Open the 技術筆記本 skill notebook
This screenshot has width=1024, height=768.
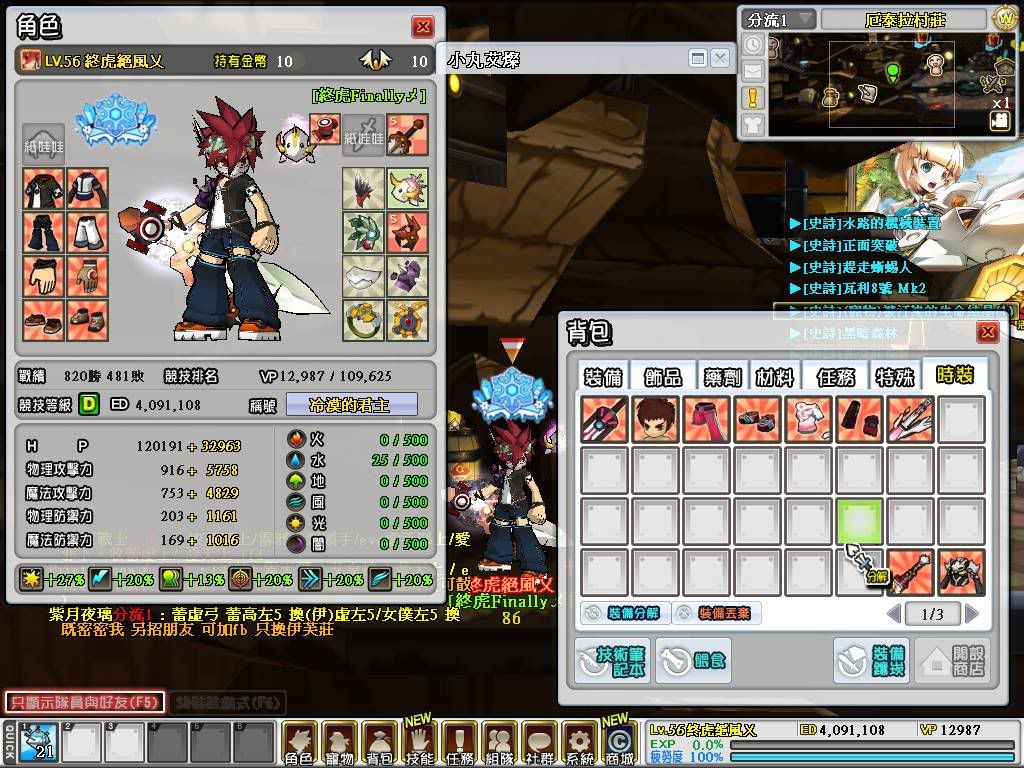(612, 661)
